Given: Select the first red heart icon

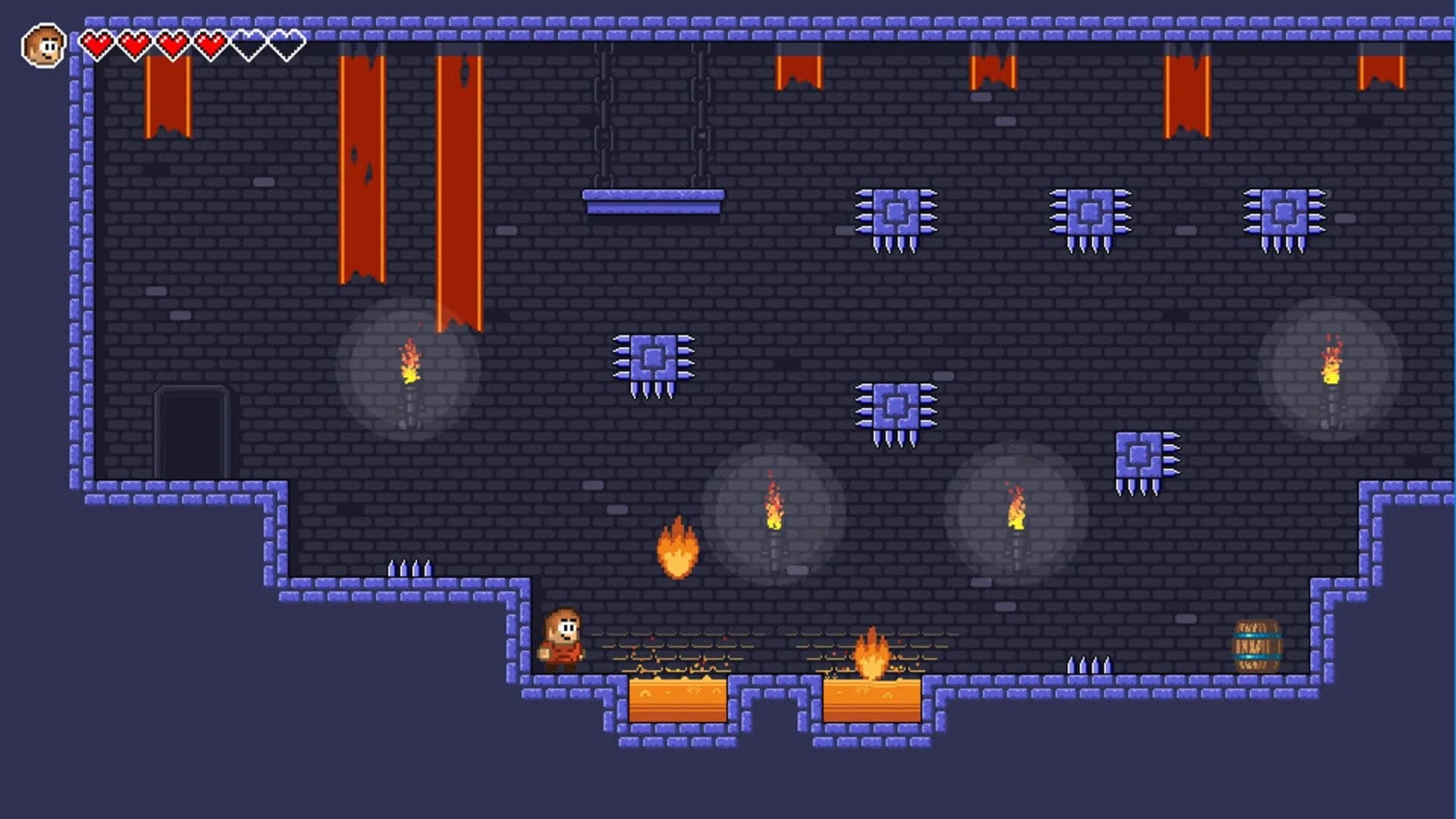Looking at the screenshot, I should [96, 43].
